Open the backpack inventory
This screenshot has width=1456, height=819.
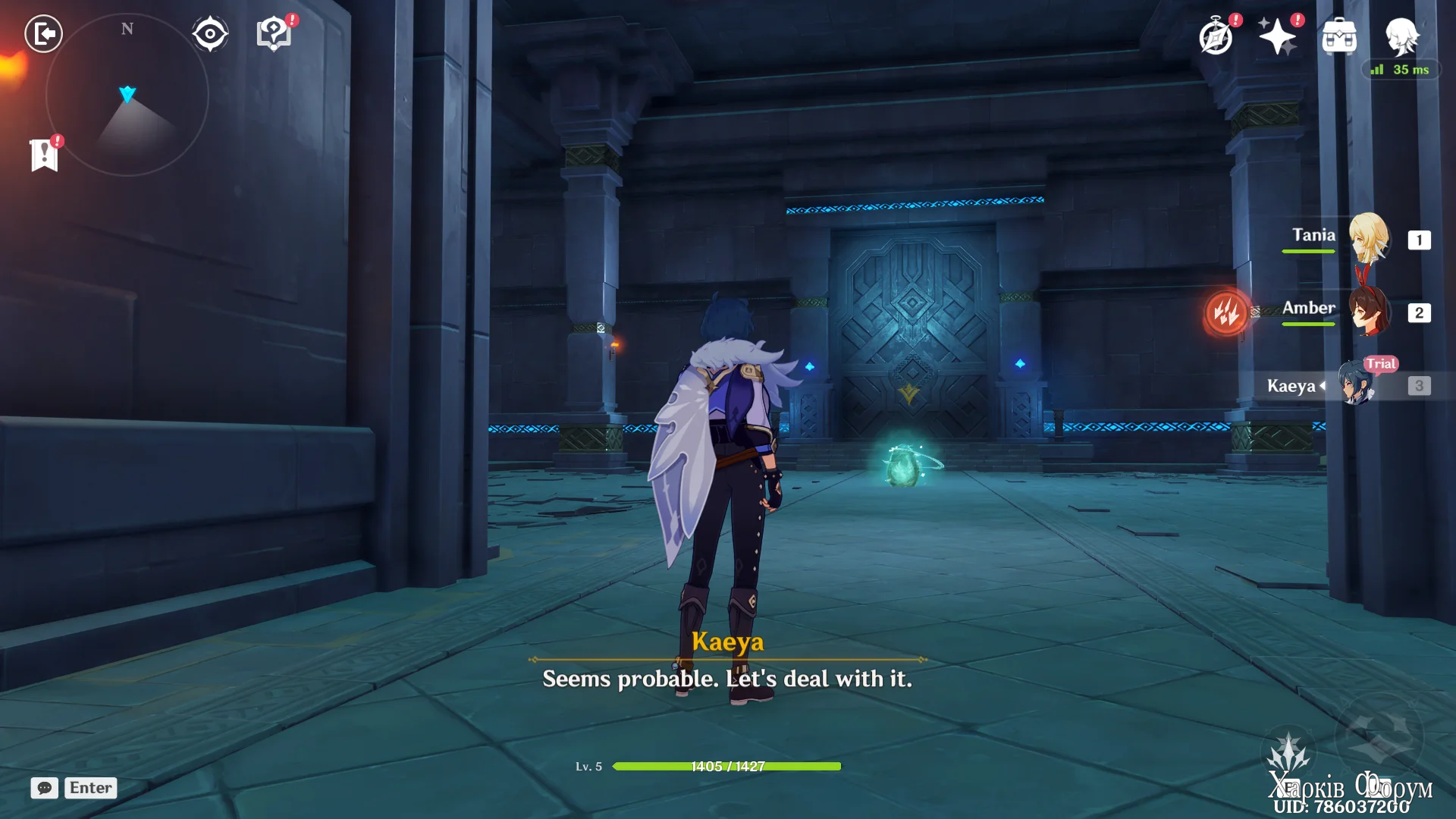click(x=1339, y=36)
